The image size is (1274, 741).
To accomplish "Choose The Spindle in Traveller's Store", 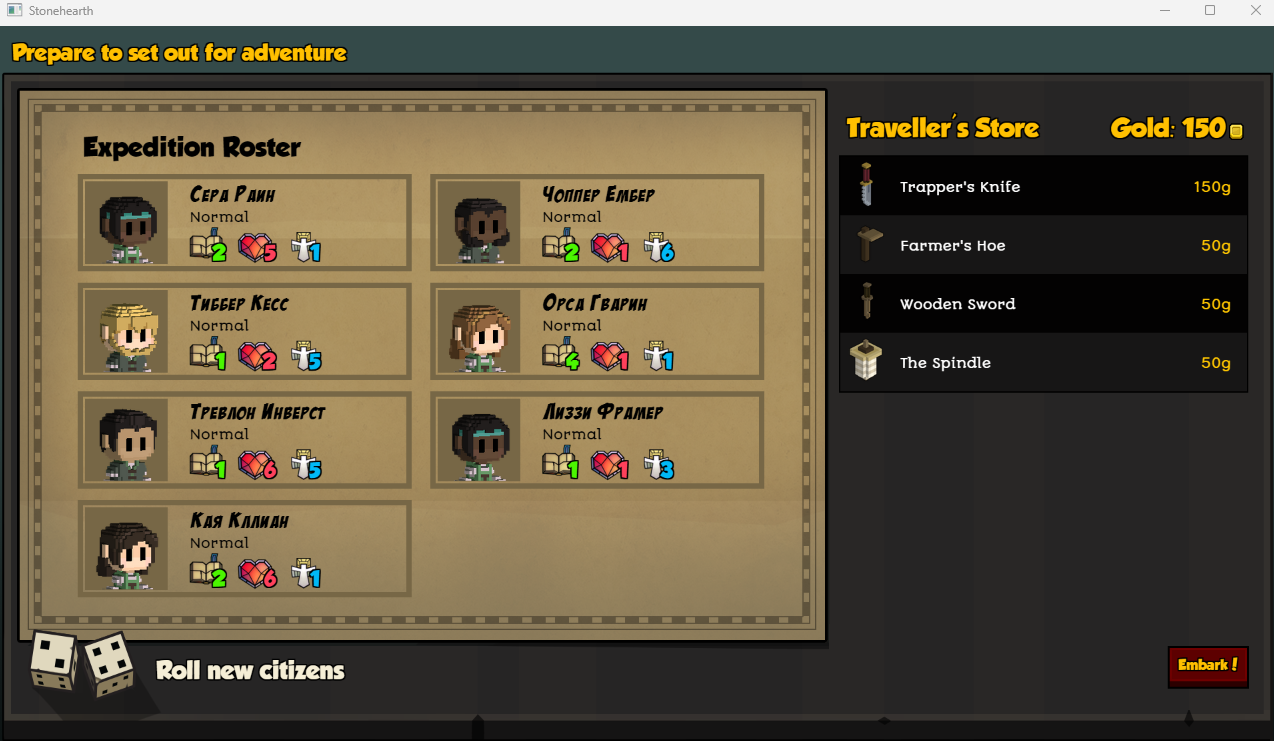I will (1043, 363).
